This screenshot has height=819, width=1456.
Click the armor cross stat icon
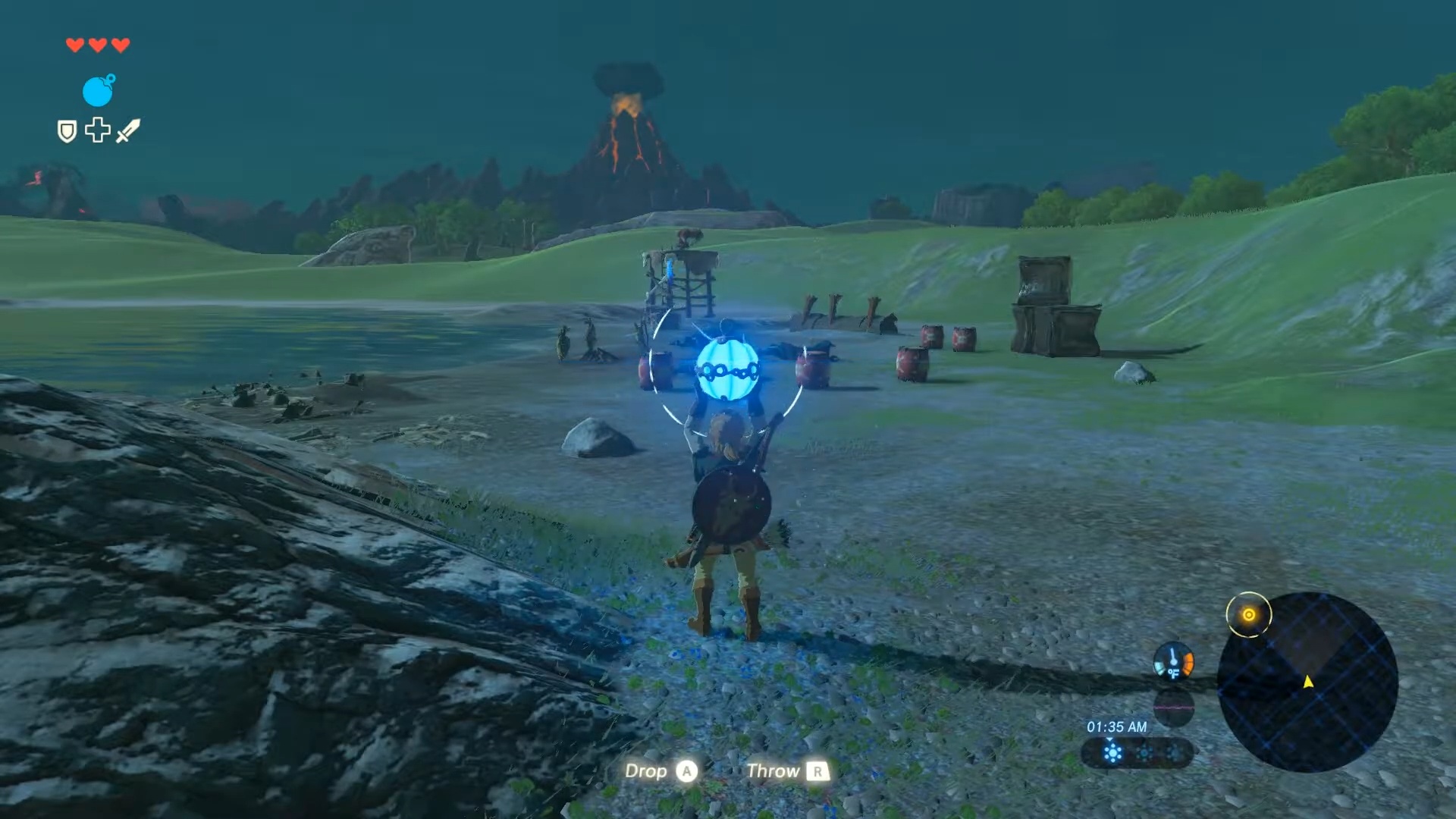97,130
